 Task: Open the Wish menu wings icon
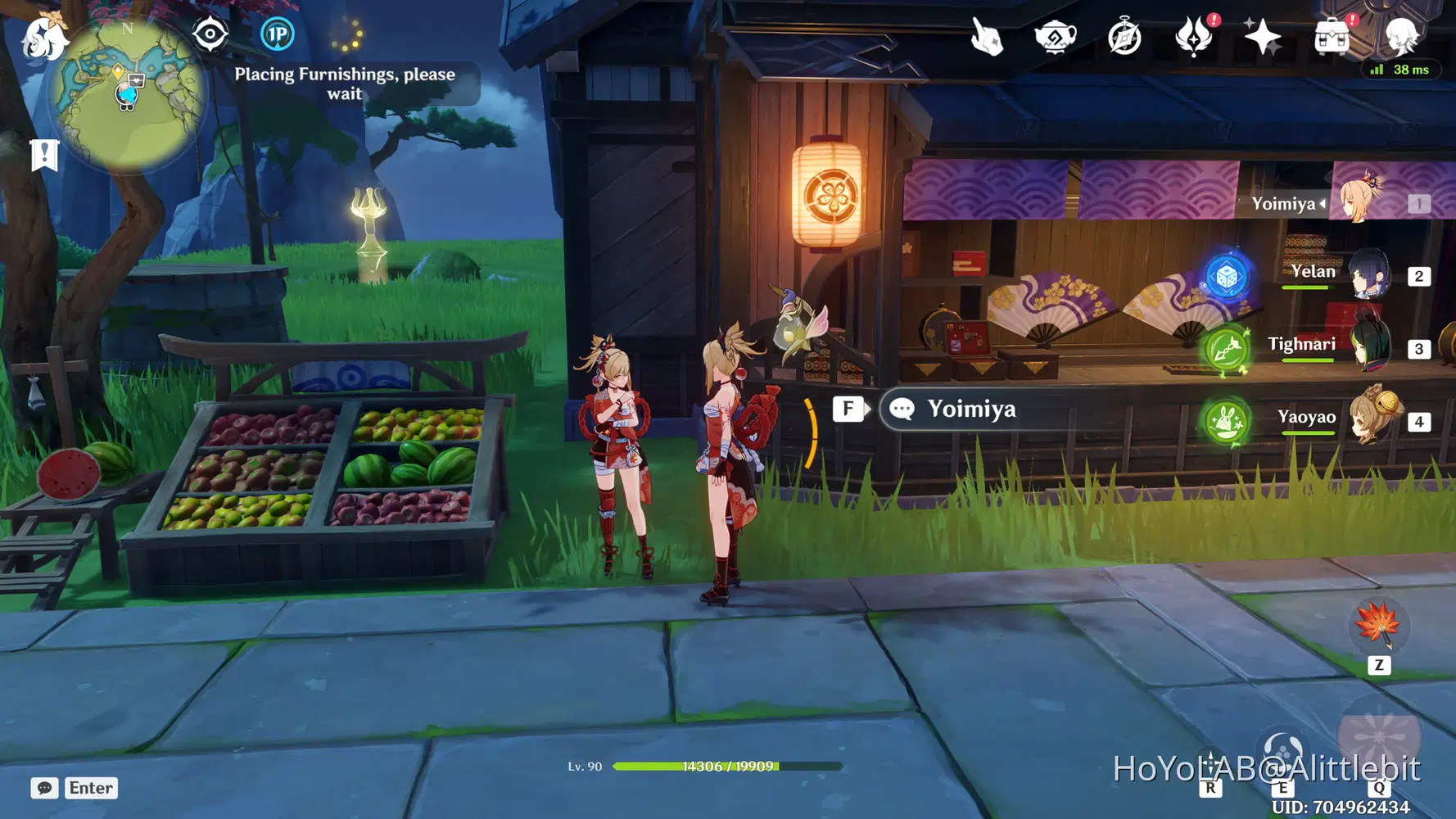click(x=1194, y=35)
